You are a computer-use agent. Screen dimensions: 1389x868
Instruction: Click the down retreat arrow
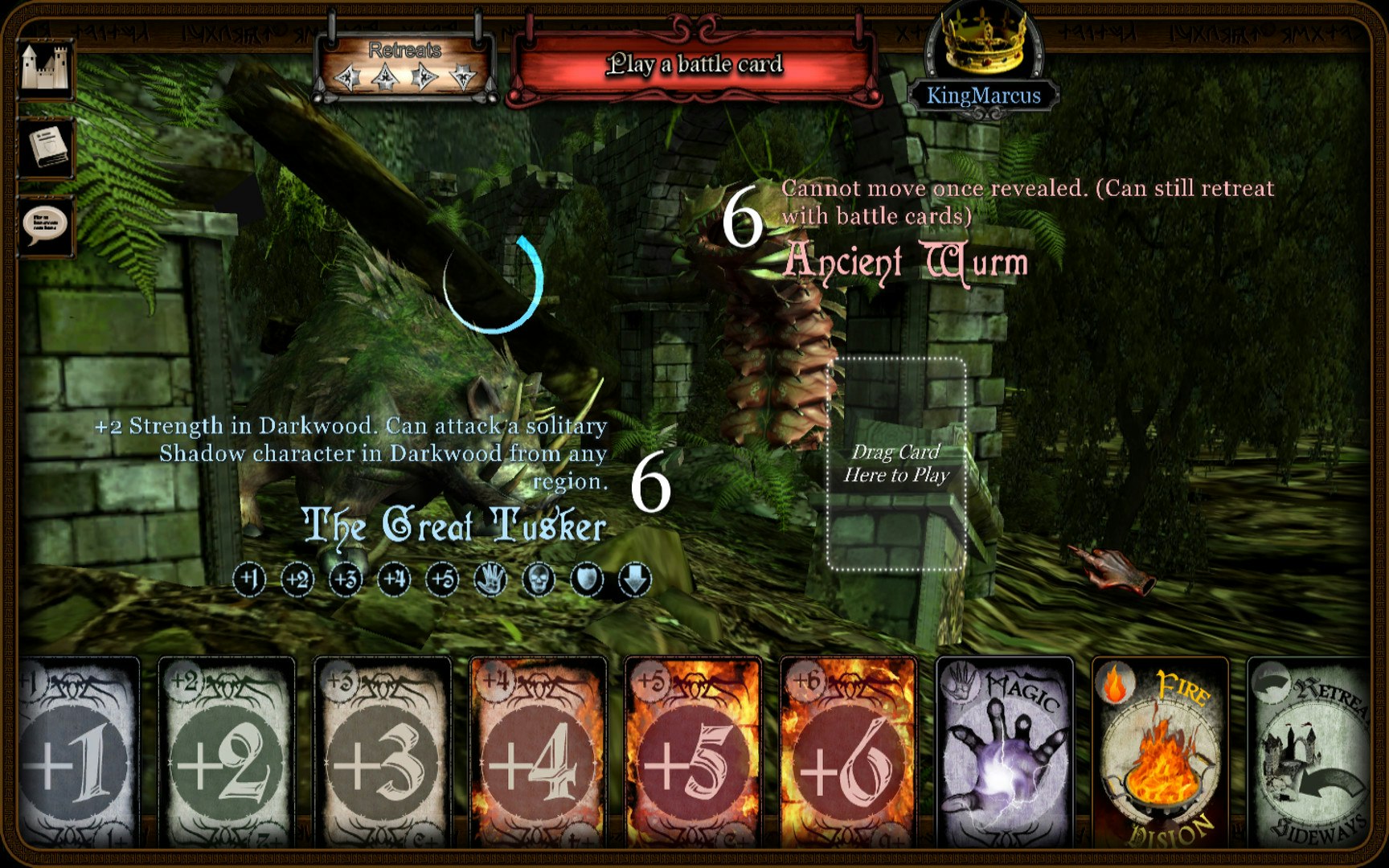tap(463, 78)
